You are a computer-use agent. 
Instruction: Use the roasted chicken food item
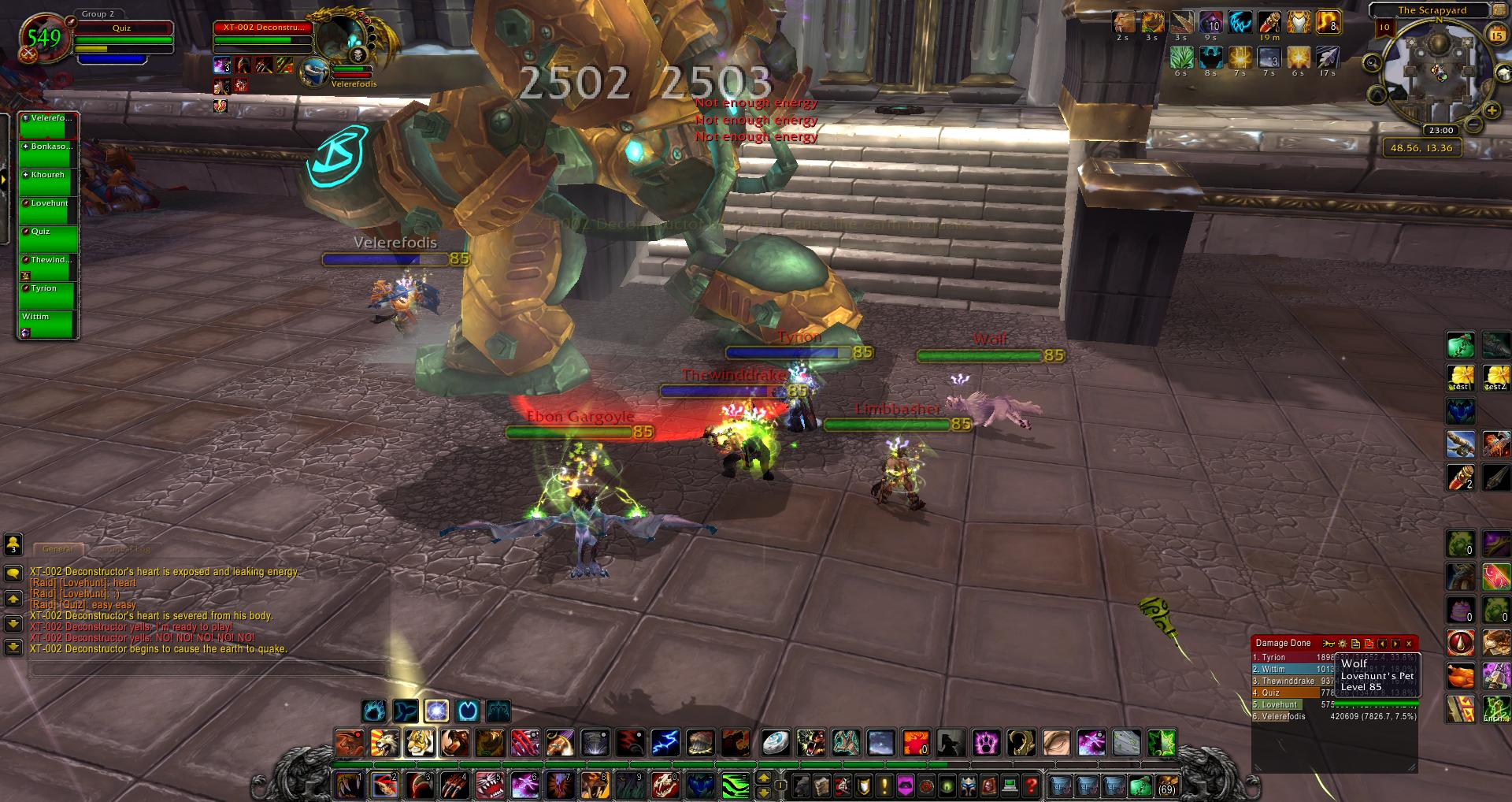point(1461,676)
